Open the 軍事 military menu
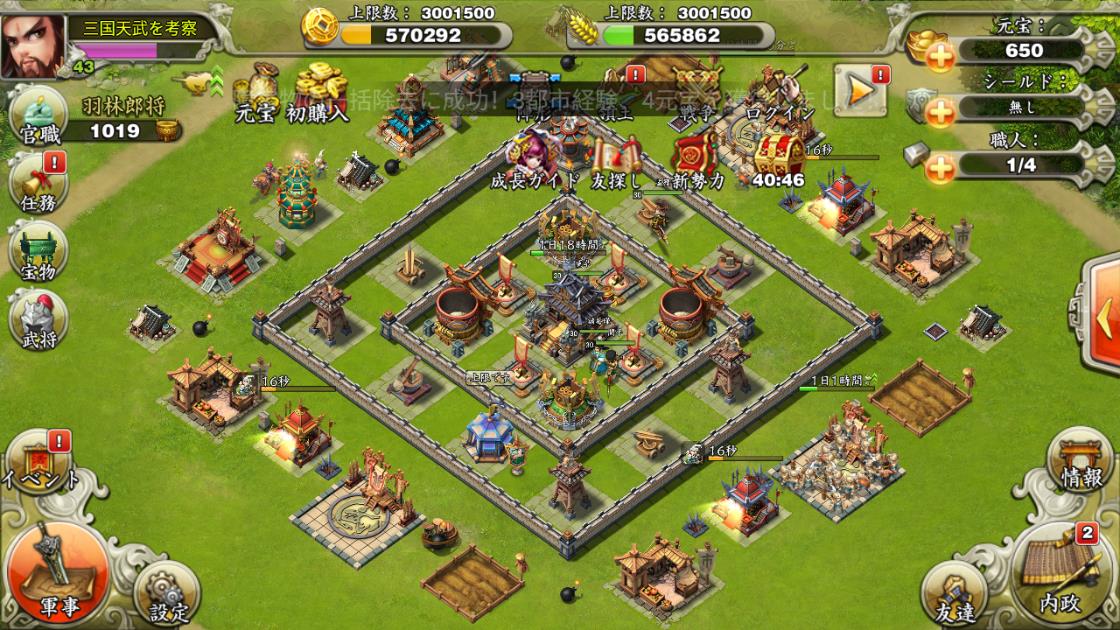The image size is (1120, 630). click(55, 570)
